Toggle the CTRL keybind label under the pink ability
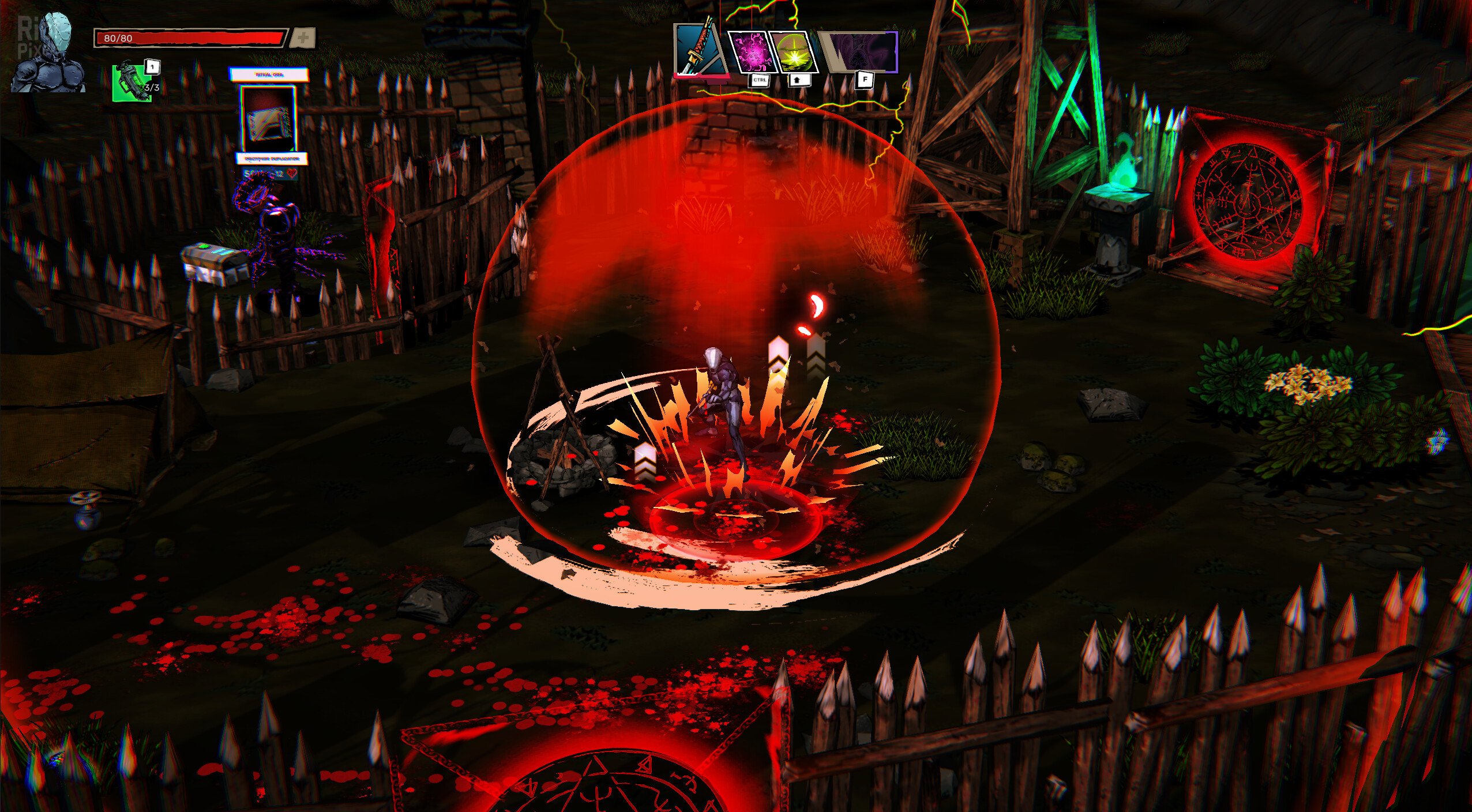The width and height of the screenshot is (1472, 812). [760, 81]
